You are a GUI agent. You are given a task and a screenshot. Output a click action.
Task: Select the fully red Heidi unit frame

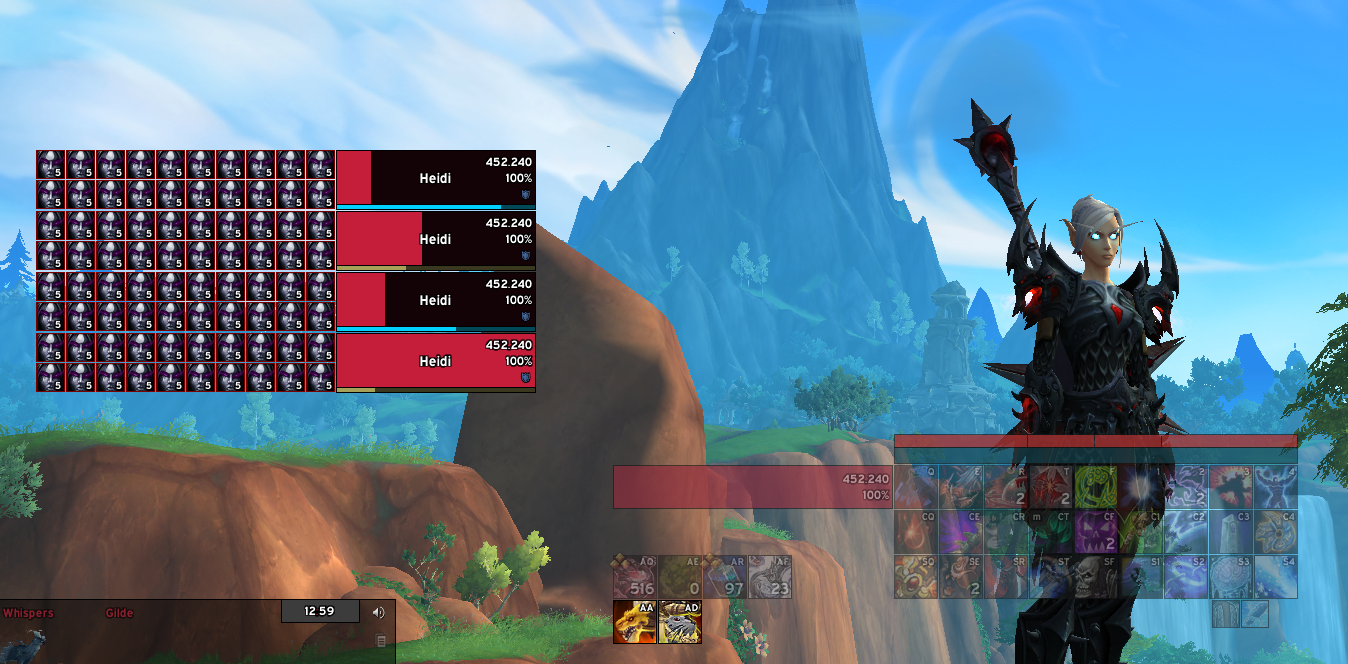click(x=435, y=361)
